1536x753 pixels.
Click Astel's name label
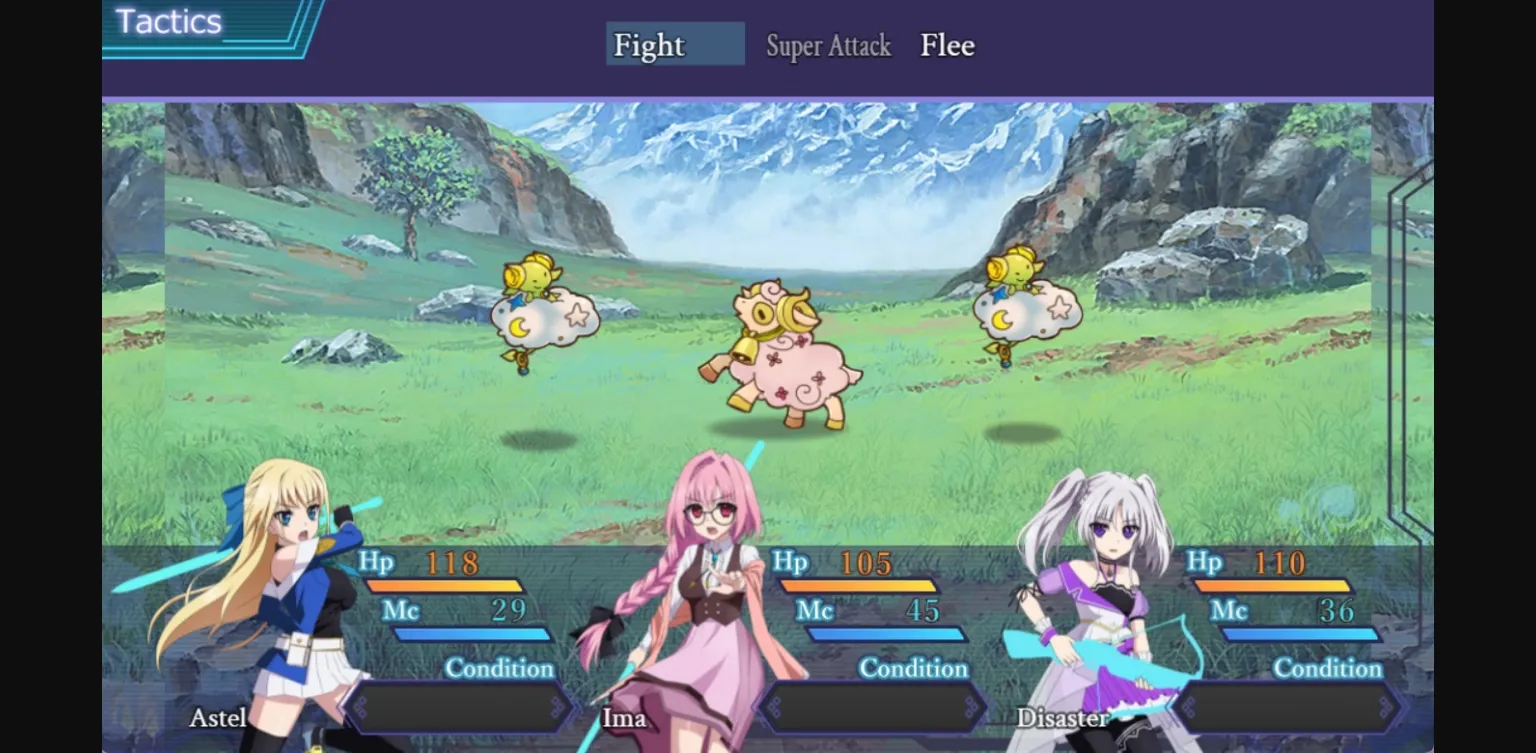tap(218, 718)
